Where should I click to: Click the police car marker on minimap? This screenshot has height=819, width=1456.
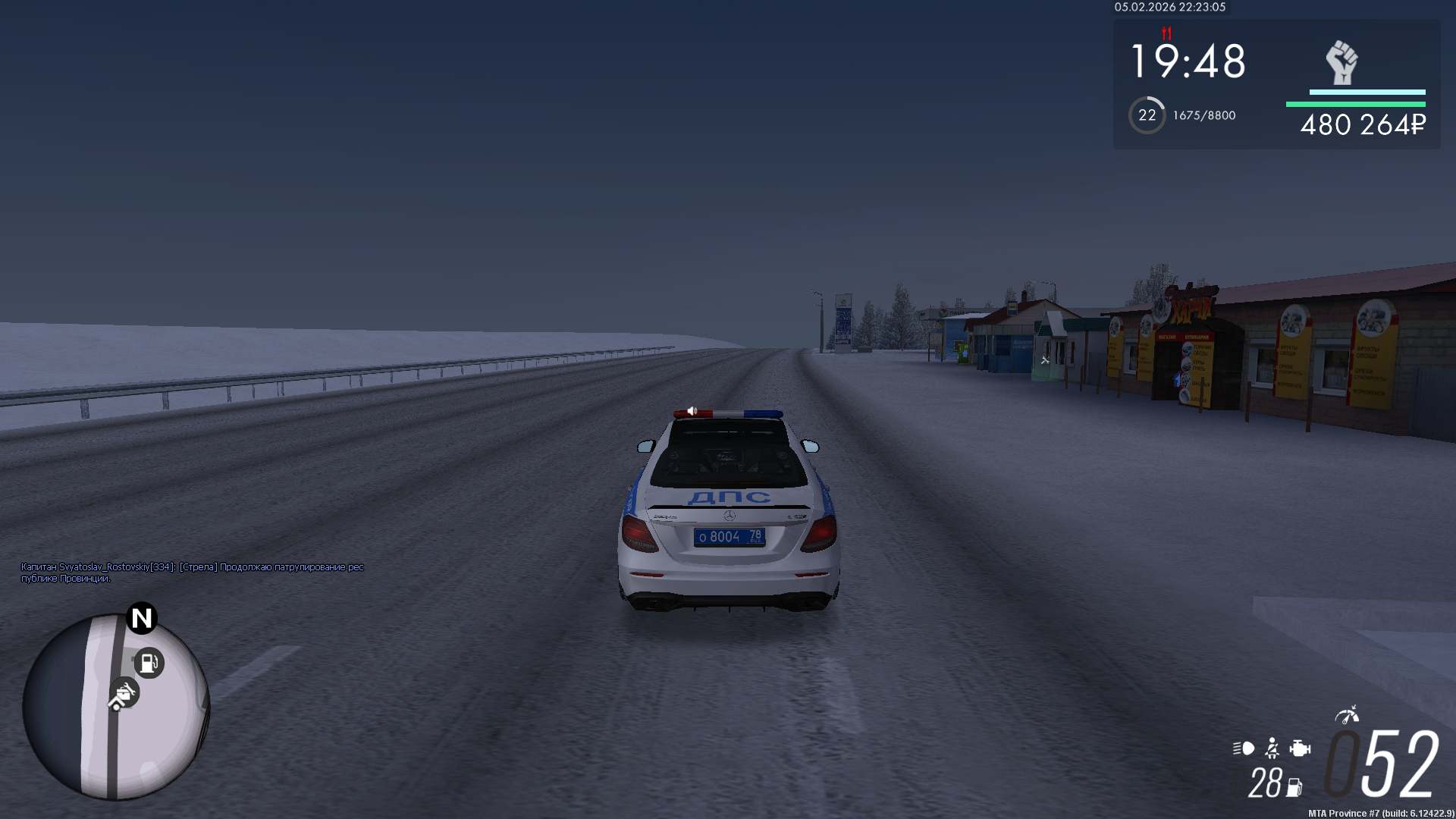124,693
